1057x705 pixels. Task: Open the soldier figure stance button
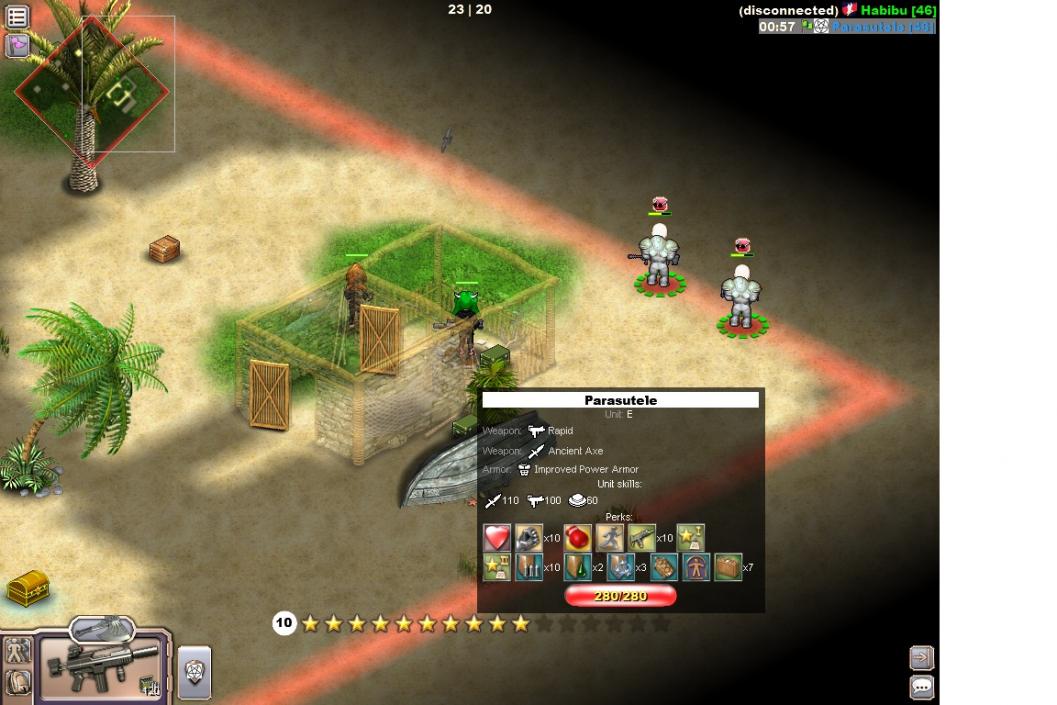[x=17, y=652]
